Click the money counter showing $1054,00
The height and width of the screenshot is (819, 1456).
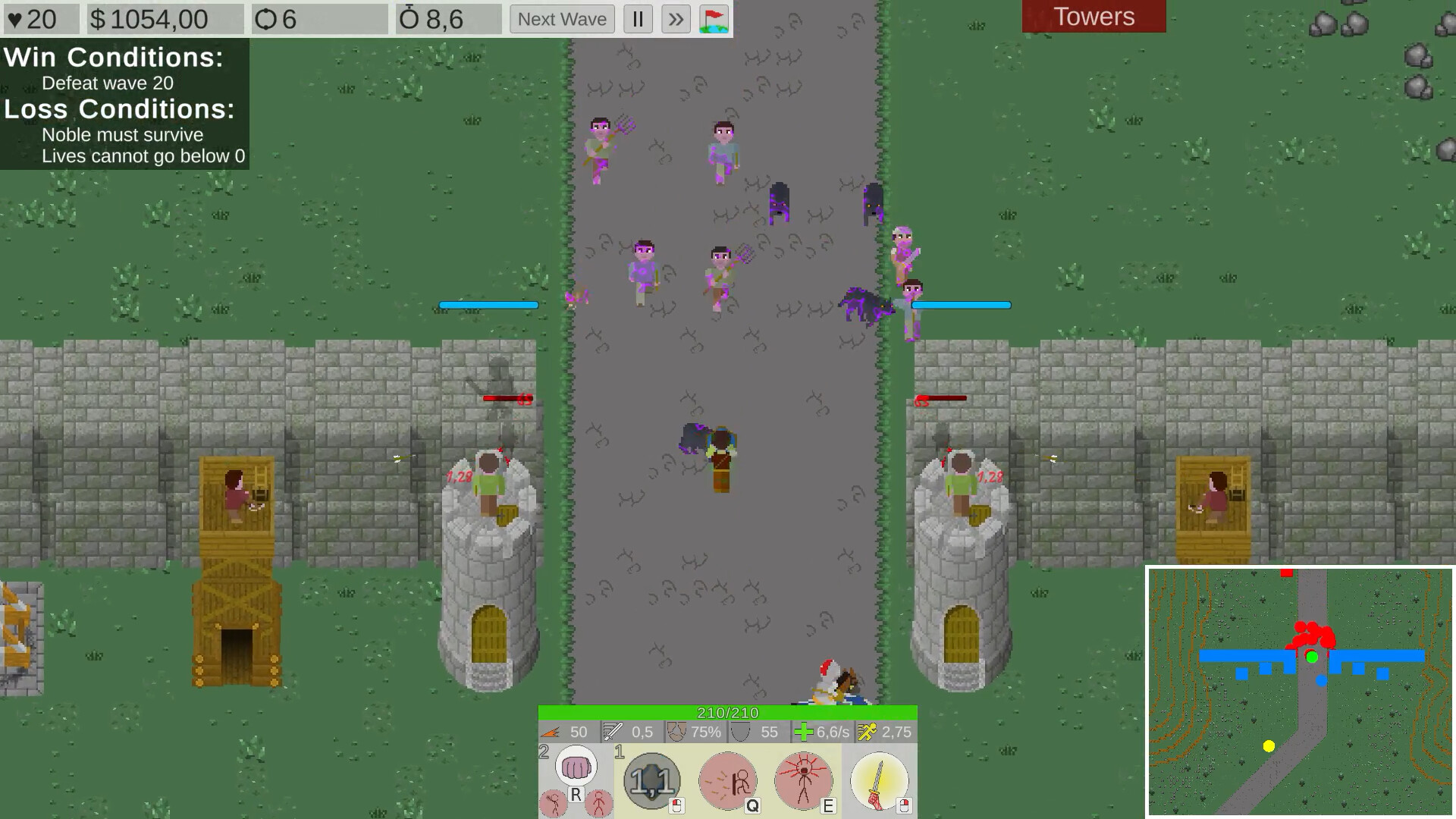(148, 19)
